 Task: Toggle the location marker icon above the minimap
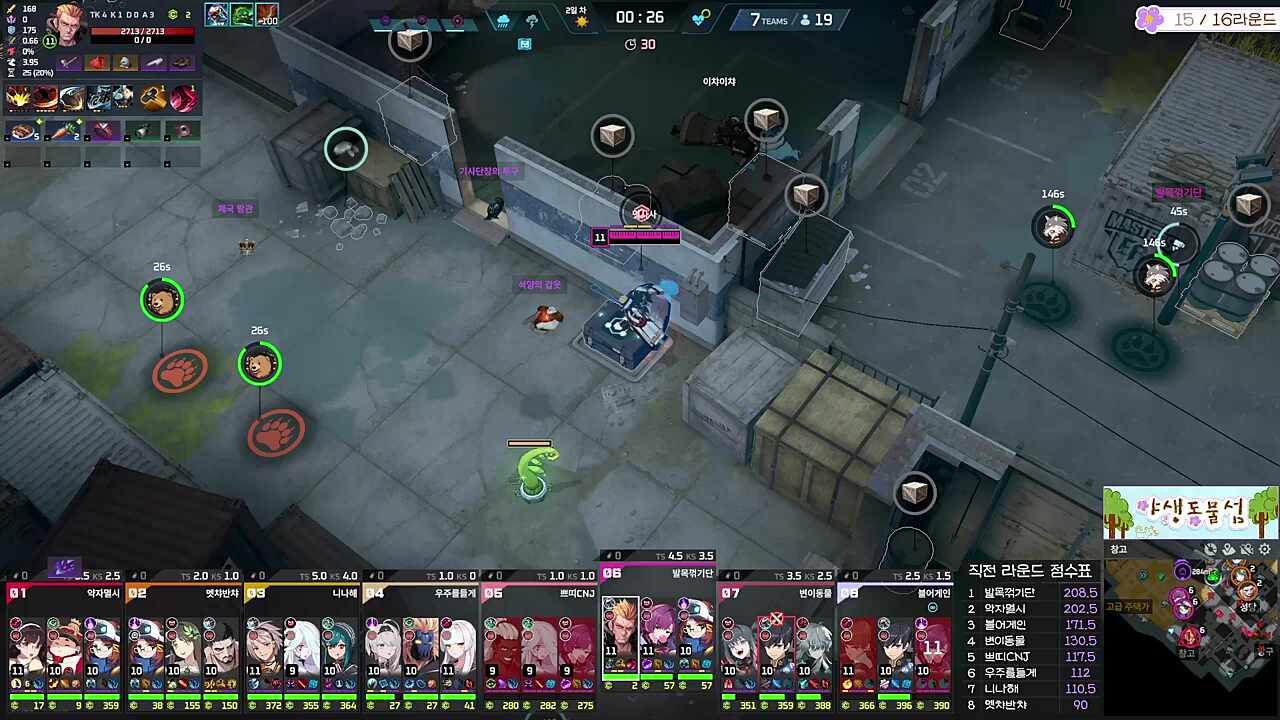1227,549
